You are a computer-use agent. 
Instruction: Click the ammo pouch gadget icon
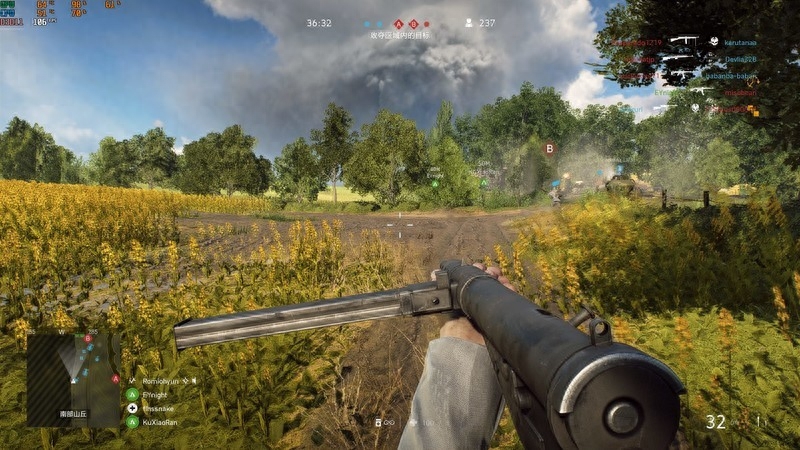click(x=379, y=422)
